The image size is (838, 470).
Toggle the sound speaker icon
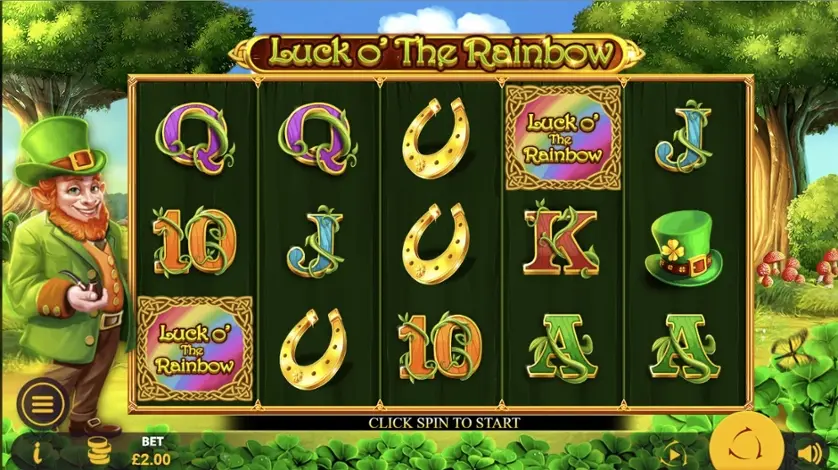808,450
